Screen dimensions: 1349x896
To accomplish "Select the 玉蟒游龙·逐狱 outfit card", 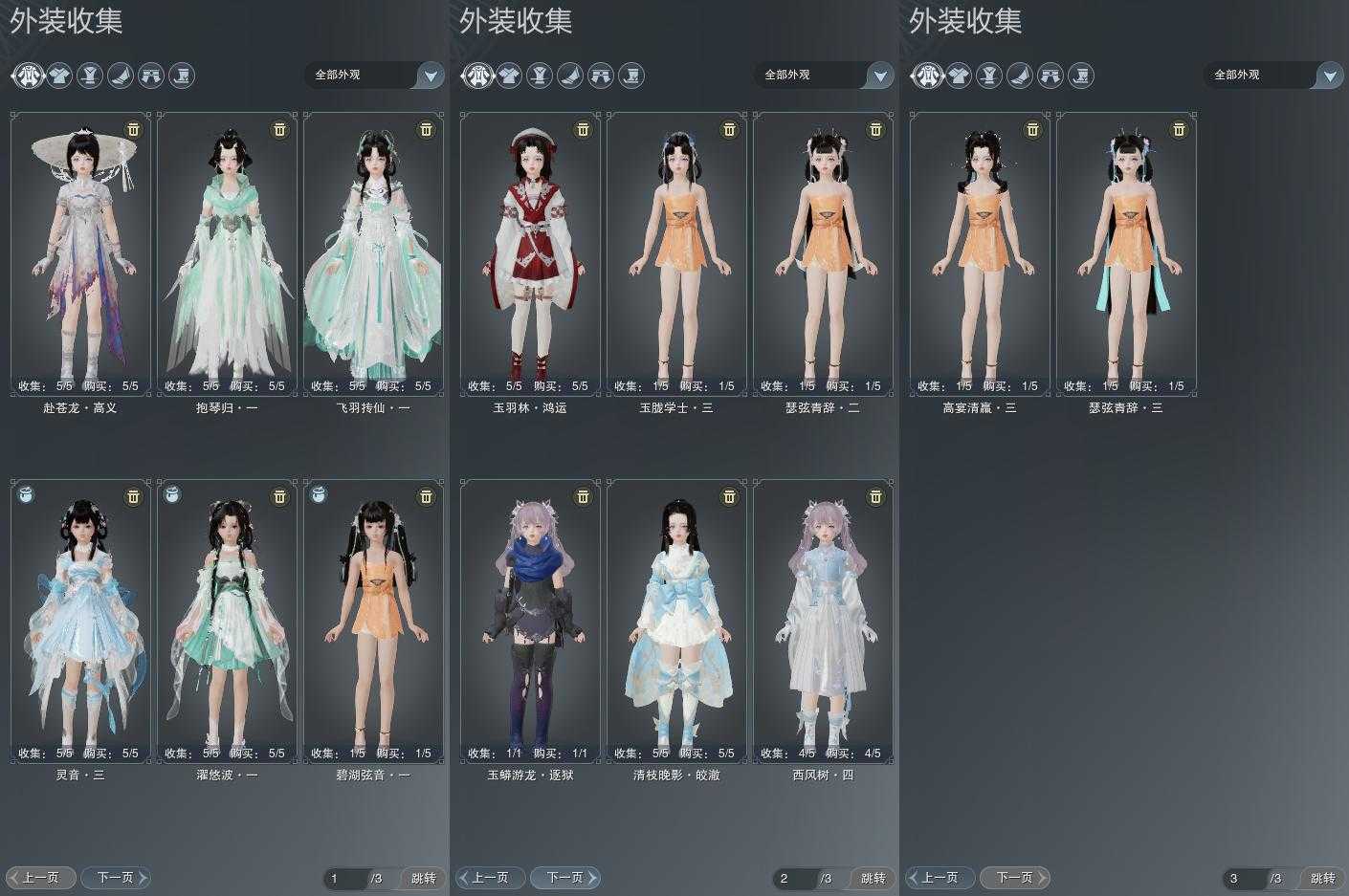I will [x=530, y=621].
